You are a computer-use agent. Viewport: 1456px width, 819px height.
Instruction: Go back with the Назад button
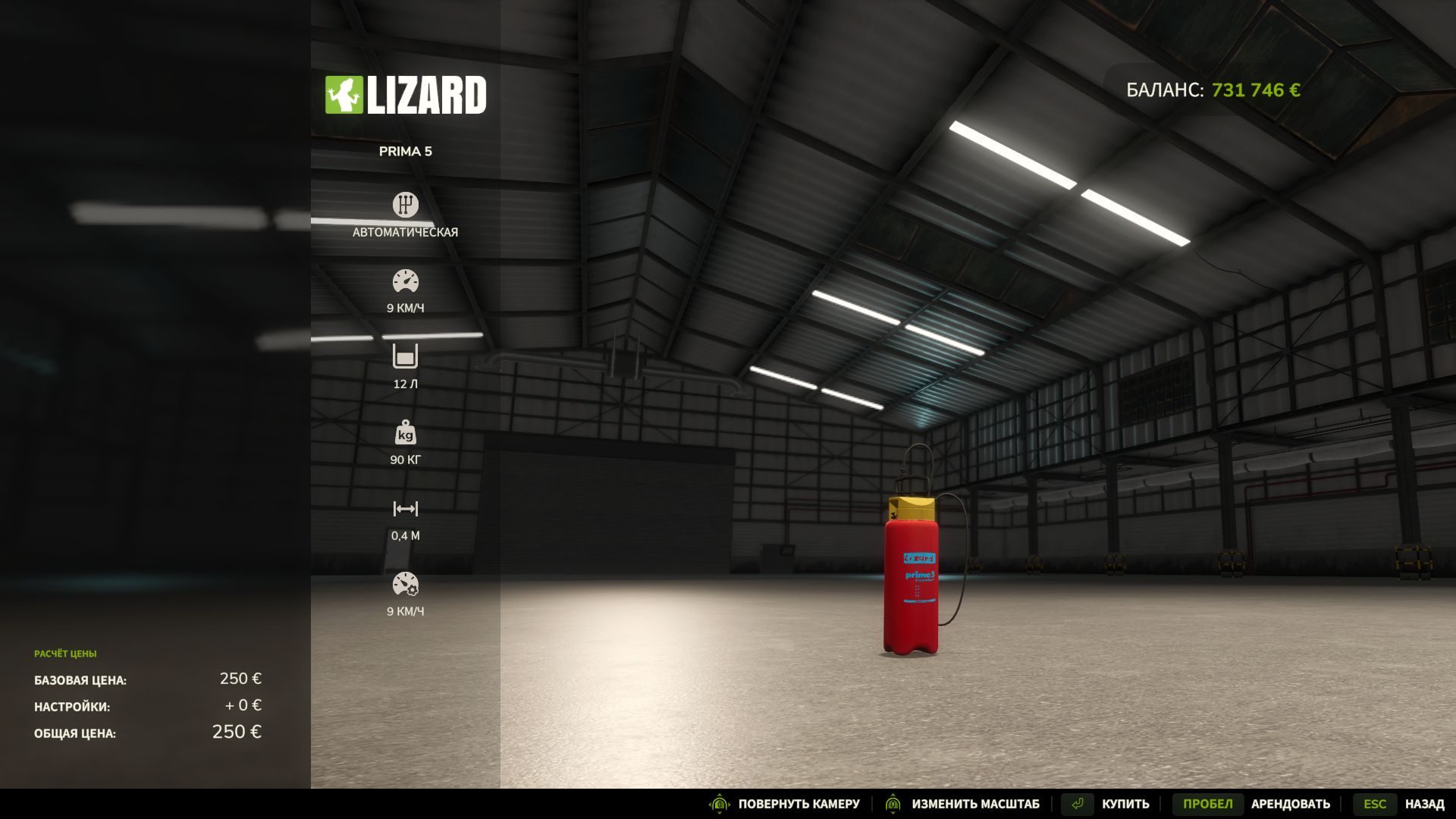pos(1423,804)
